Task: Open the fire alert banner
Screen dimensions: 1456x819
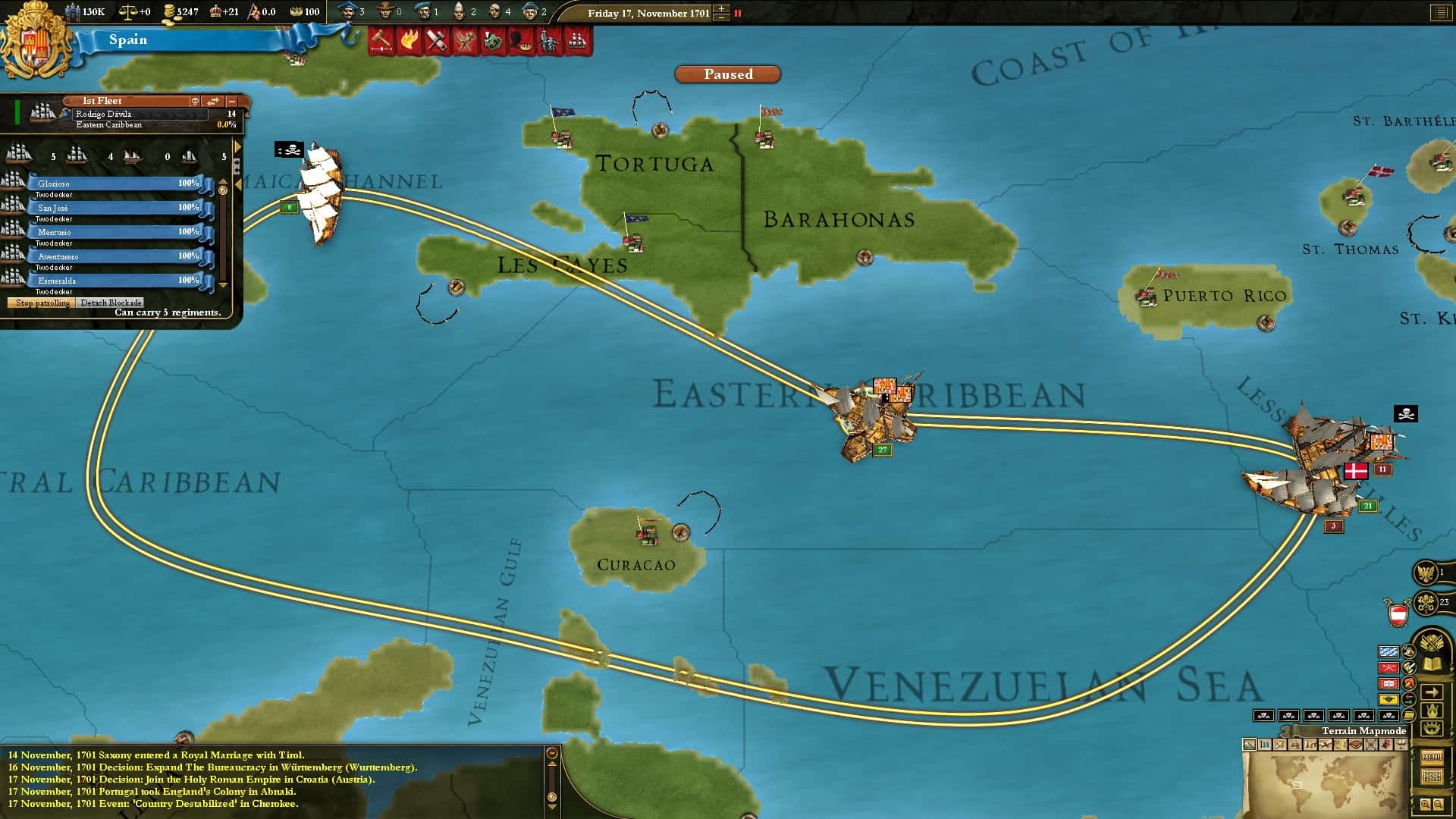Action: [409, 41]
